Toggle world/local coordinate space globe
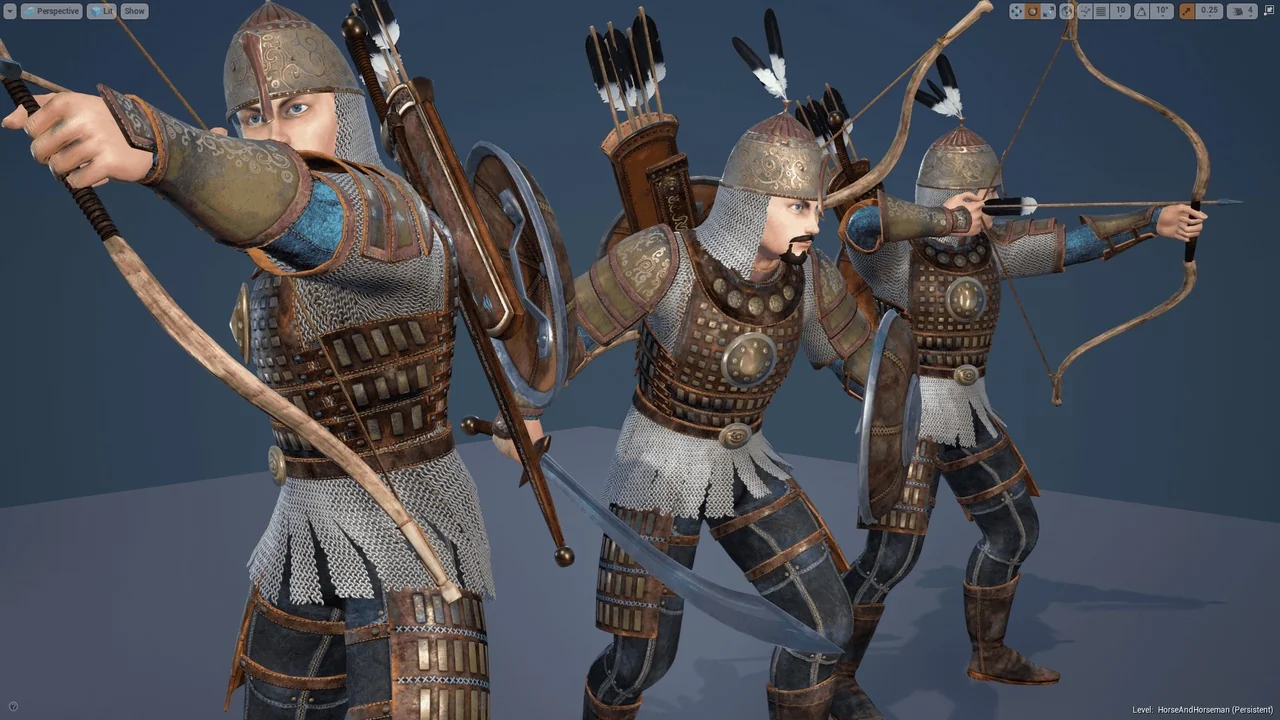The width and height of the screenshot is (1280, 720). (1067, 11)
